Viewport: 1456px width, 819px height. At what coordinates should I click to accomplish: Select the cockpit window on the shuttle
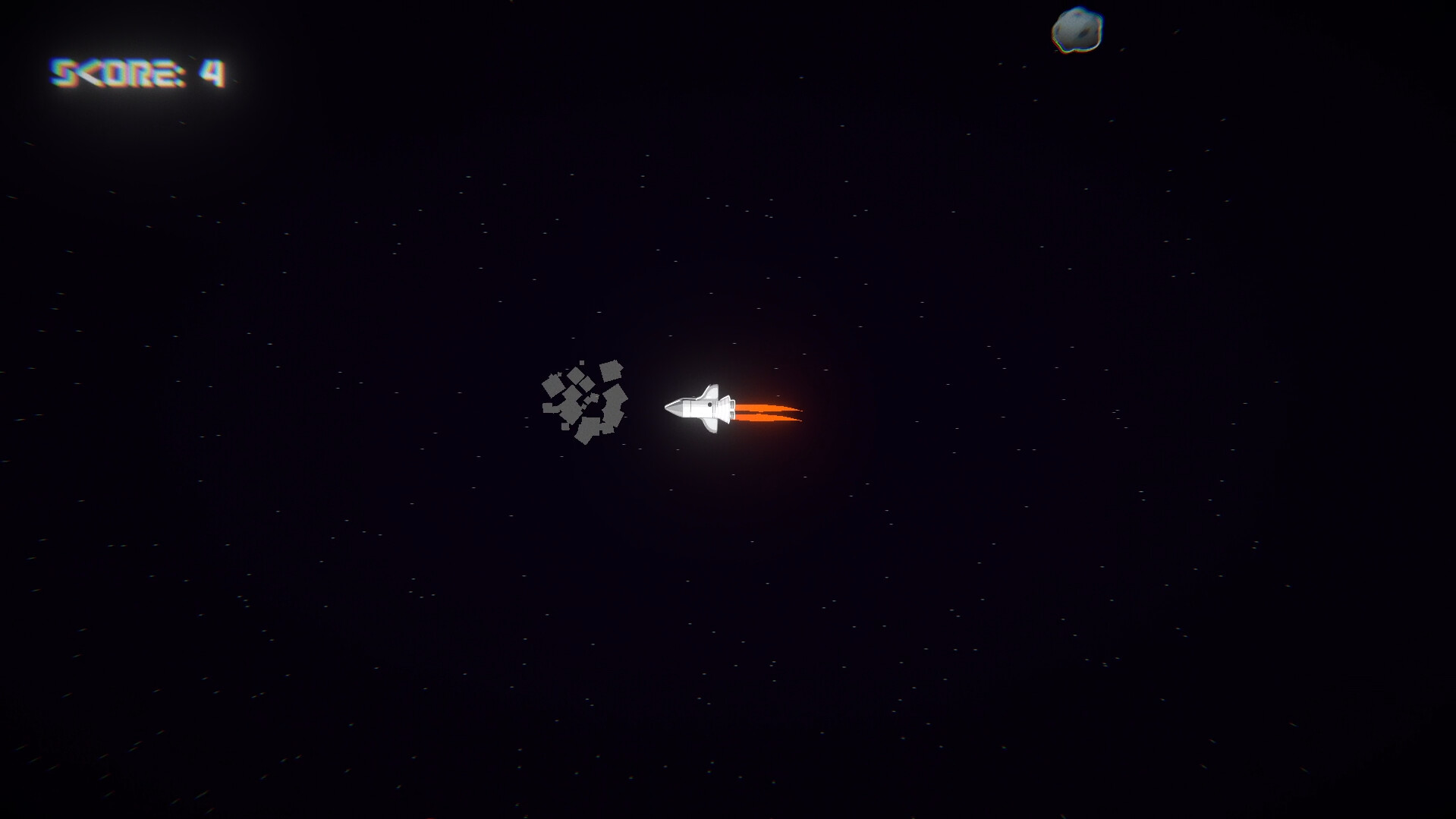point(709,404)
